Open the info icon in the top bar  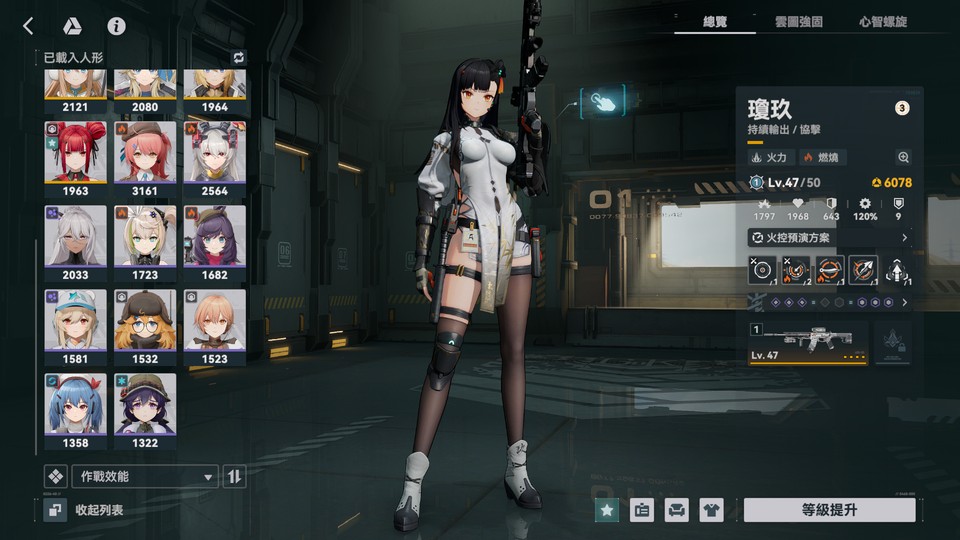point(117,26)
